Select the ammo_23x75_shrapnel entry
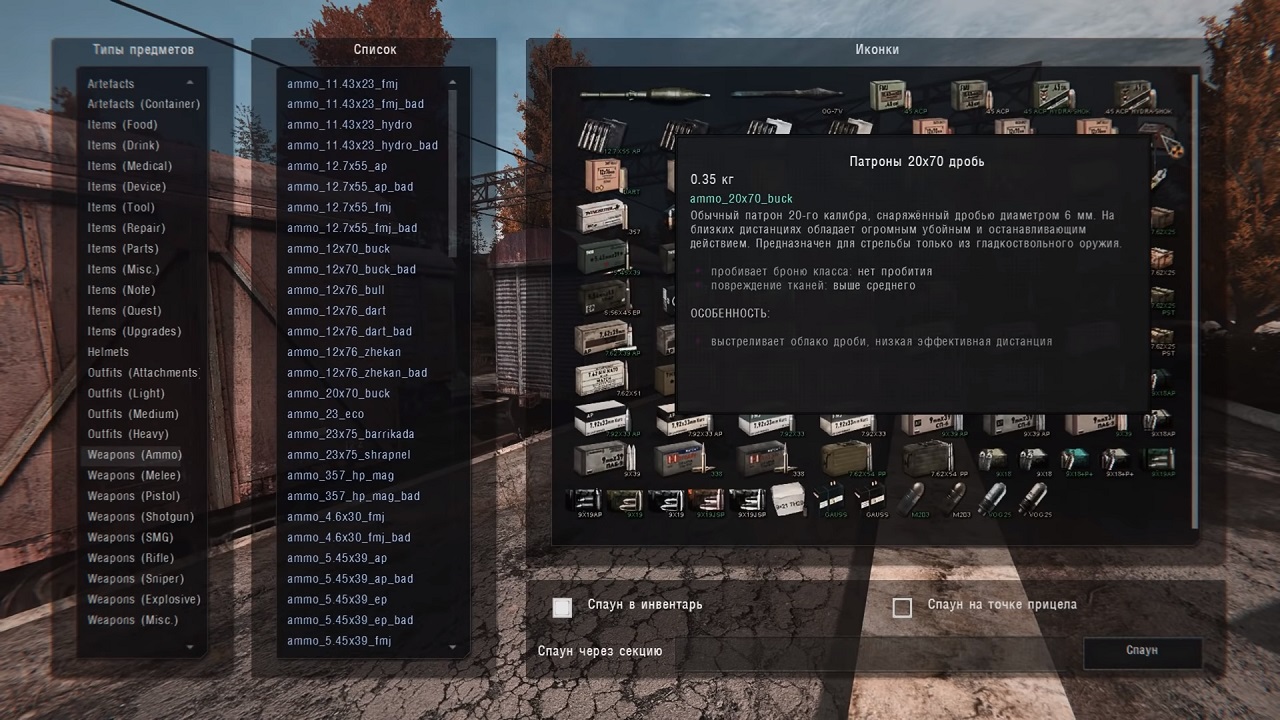 click(348, 455)
